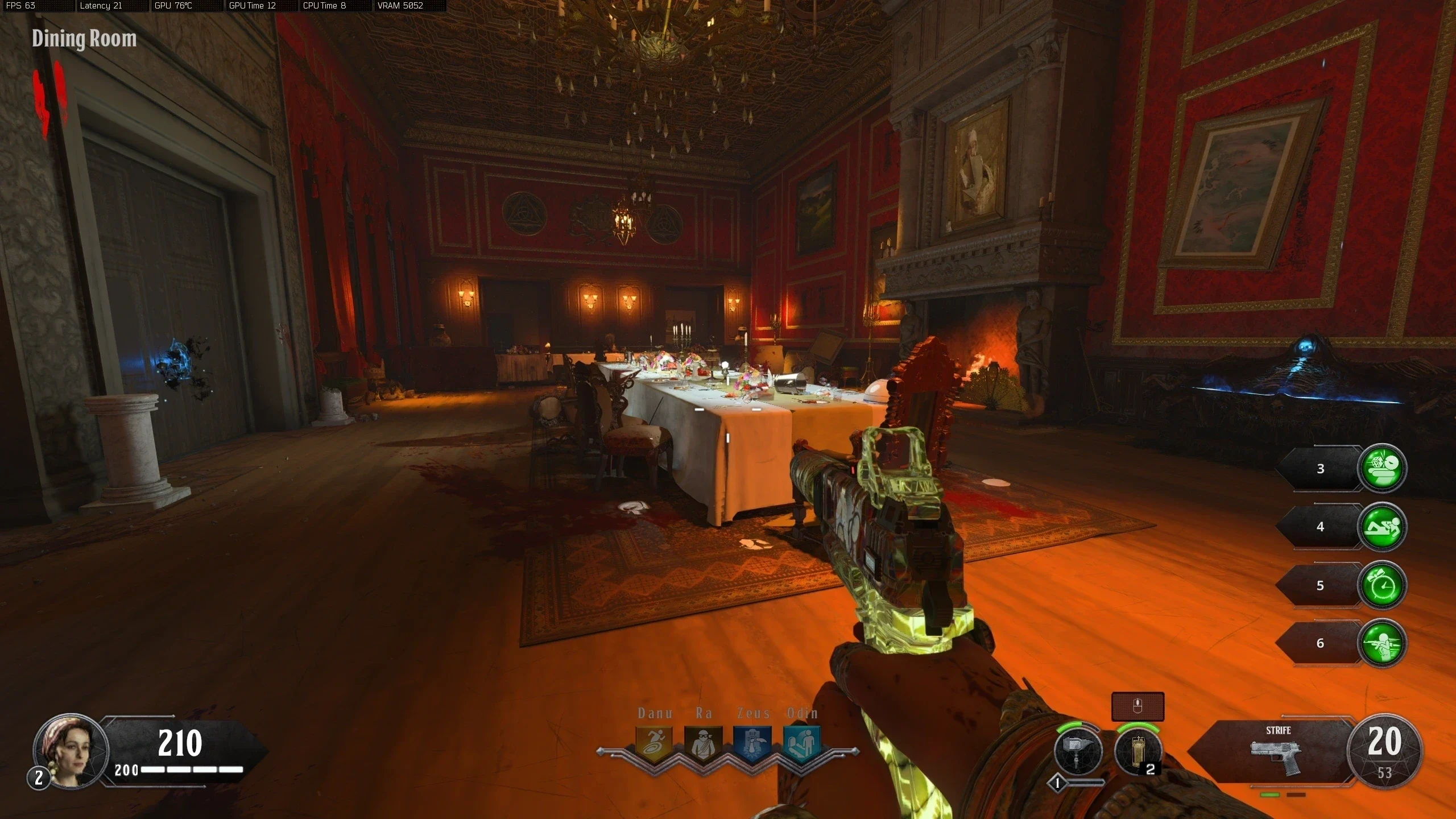1456x819 pixels.
Task: Use the crawling figure elixir
Action: click(1382, 527)
